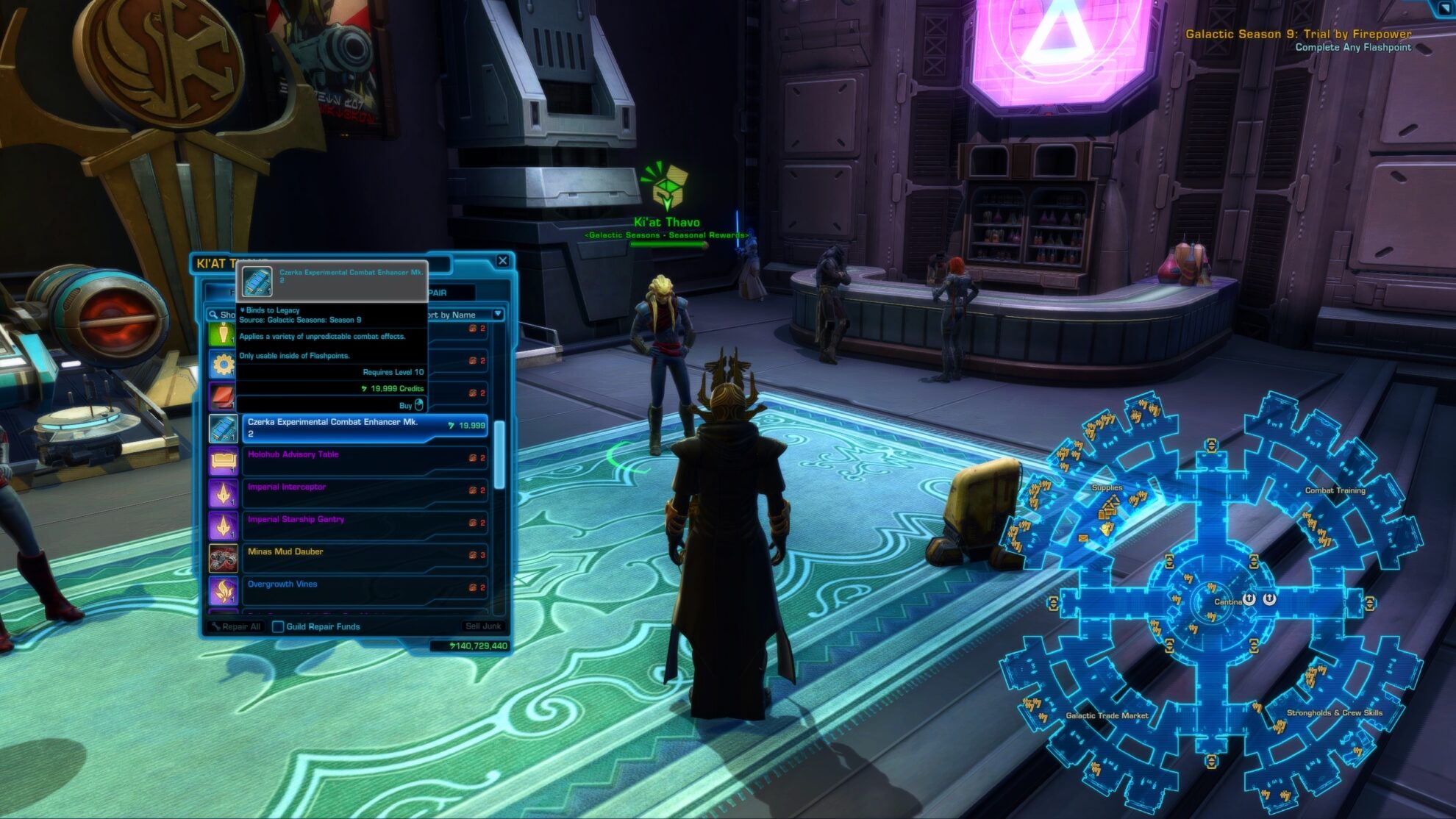Click the Overgrowth Vines decoration icon
1456x819 pixels.
(x=224, y=589)
